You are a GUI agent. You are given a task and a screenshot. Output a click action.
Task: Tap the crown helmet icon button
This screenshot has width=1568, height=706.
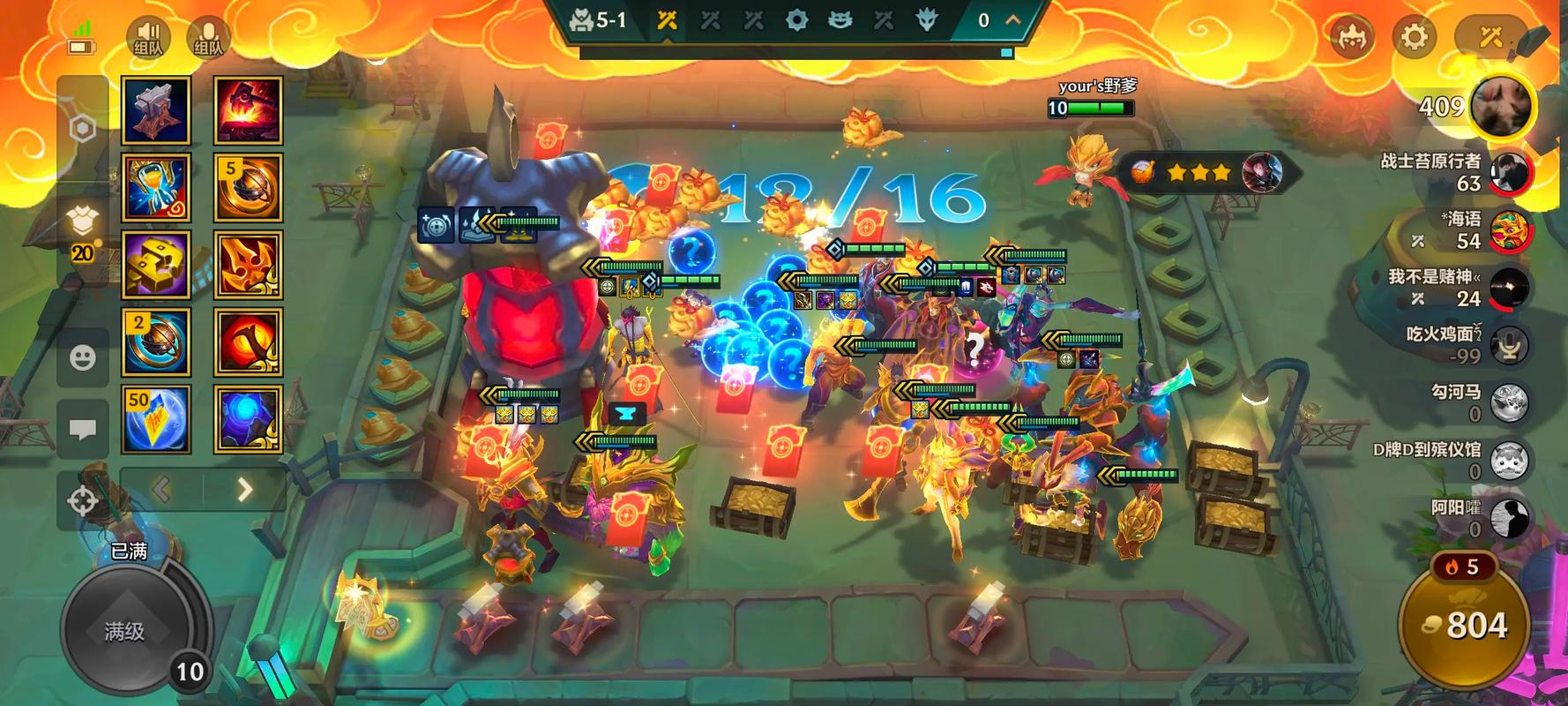1352,37
